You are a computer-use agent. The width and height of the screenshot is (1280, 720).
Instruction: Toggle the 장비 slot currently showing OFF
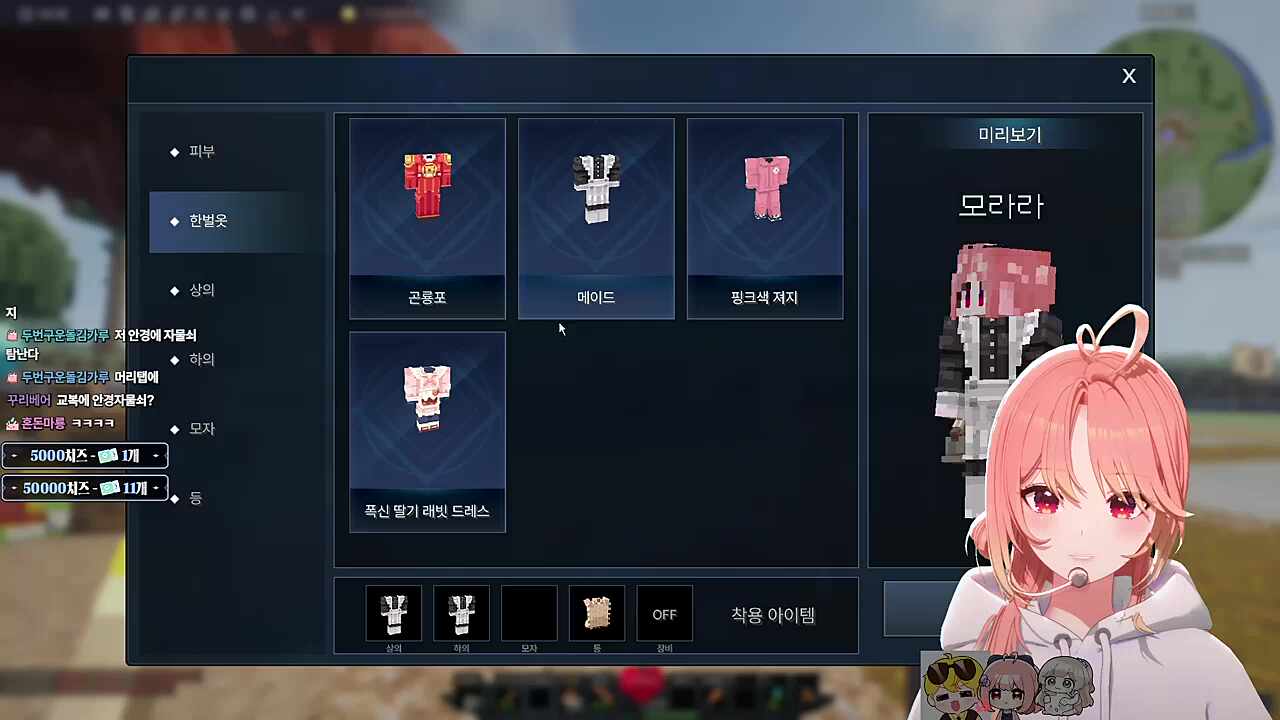(x=664, y=614)
